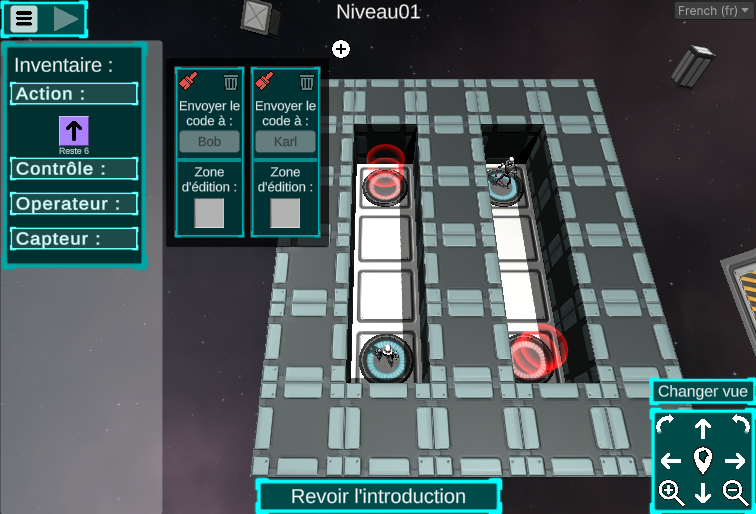Remove Karl's script panel using trash icon
This screenshot has height=514, width=756.
coord(307,82)
